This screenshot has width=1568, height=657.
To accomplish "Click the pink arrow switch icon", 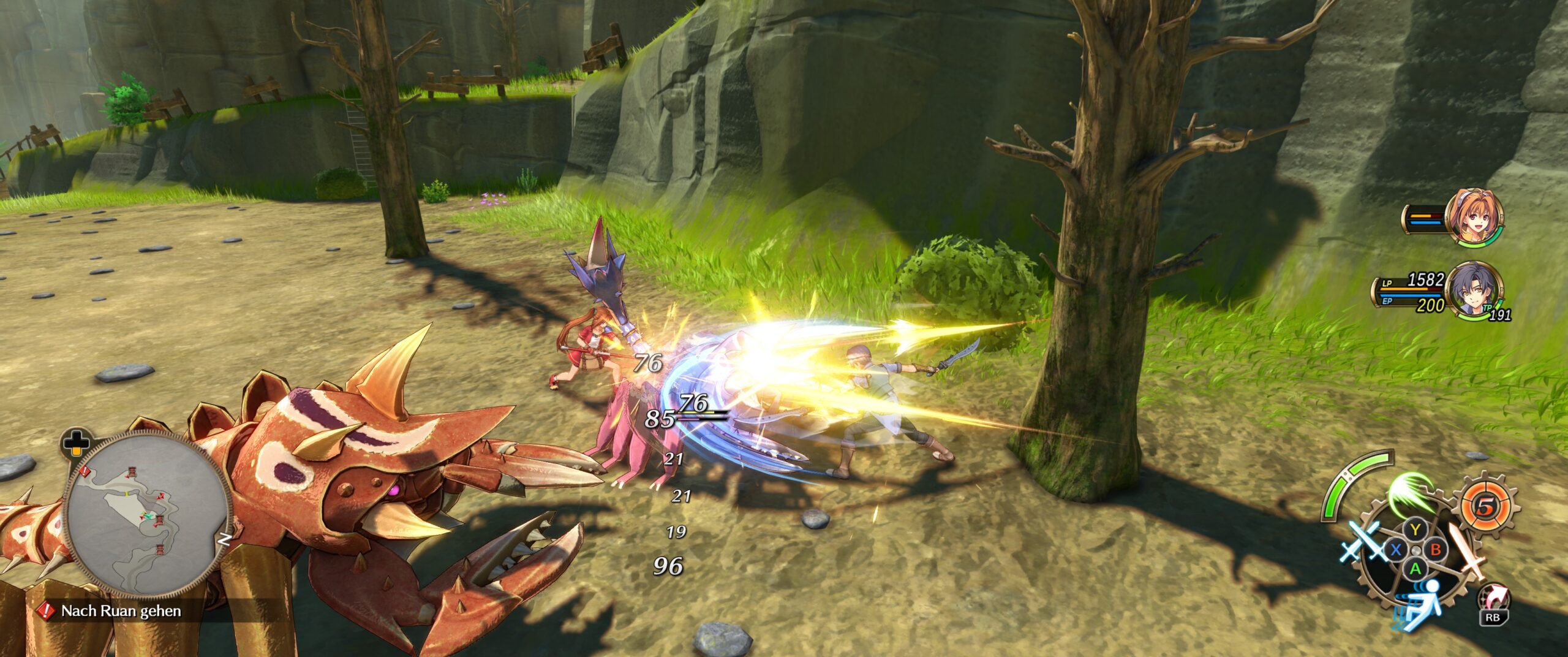I will tap(1493, 599).
